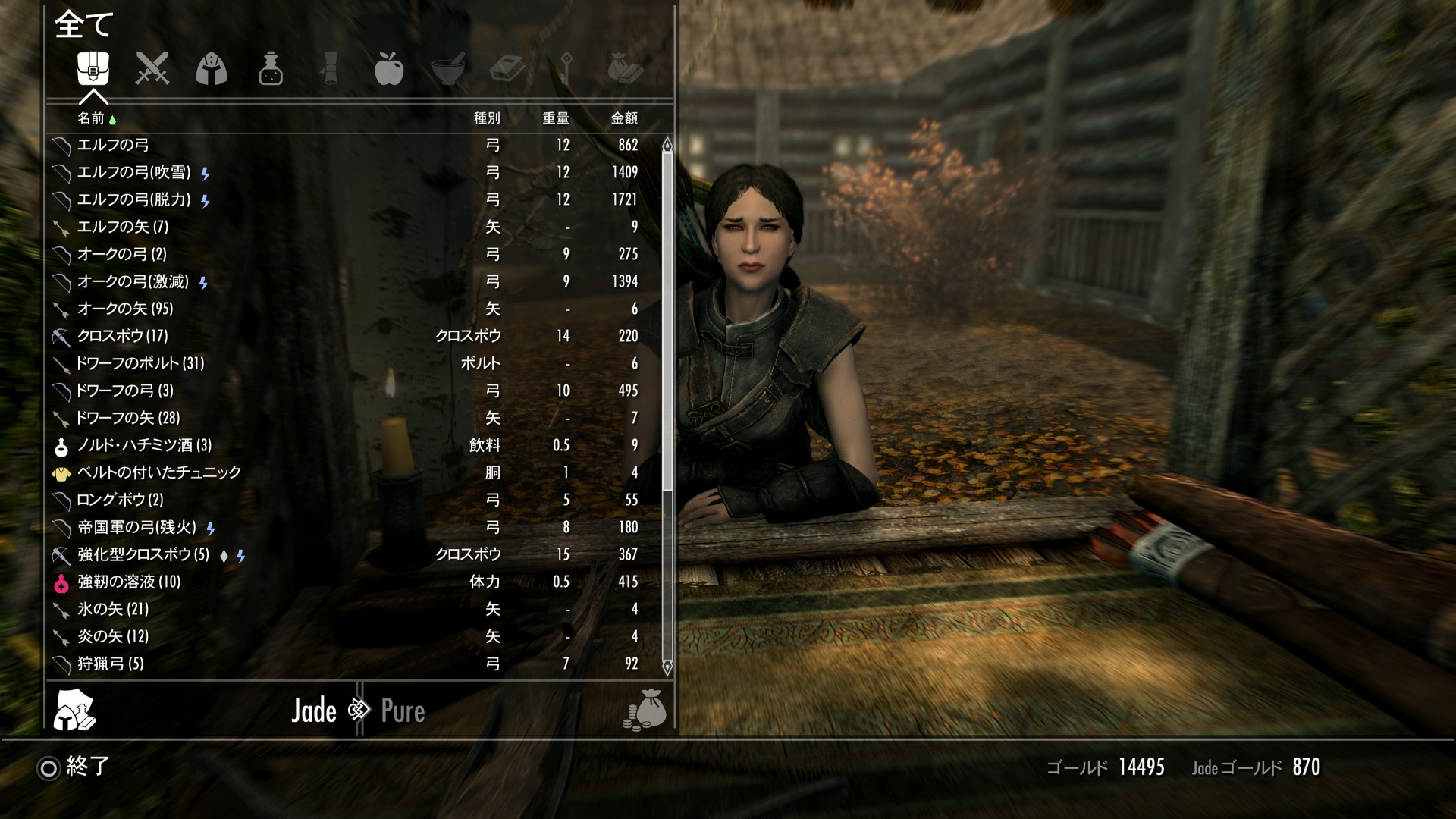Sort the list by 金額 column
The height and width of the screenshot is (819, 1456).
click(624, 118)
